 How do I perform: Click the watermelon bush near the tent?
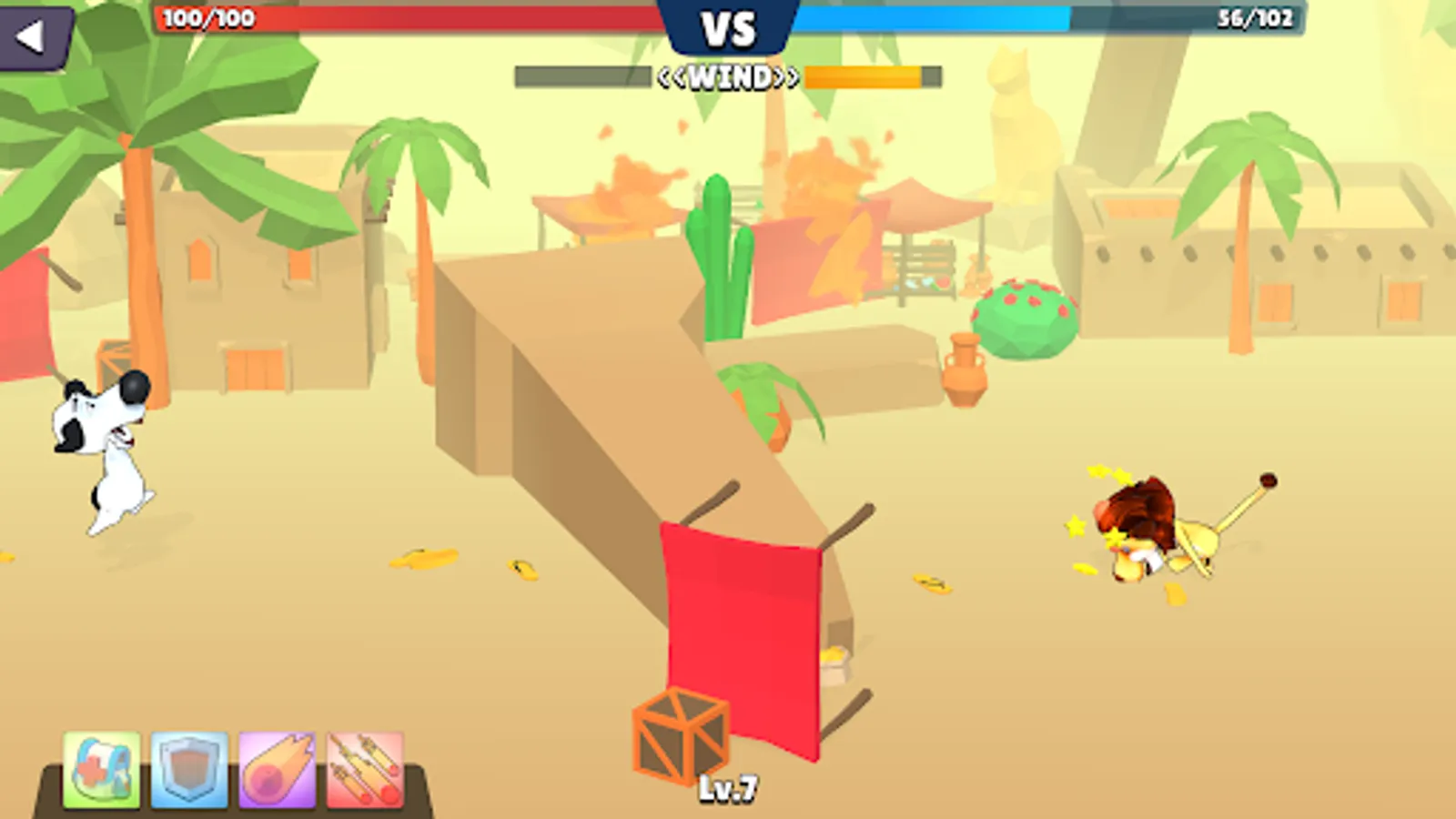click(1024, 318)
